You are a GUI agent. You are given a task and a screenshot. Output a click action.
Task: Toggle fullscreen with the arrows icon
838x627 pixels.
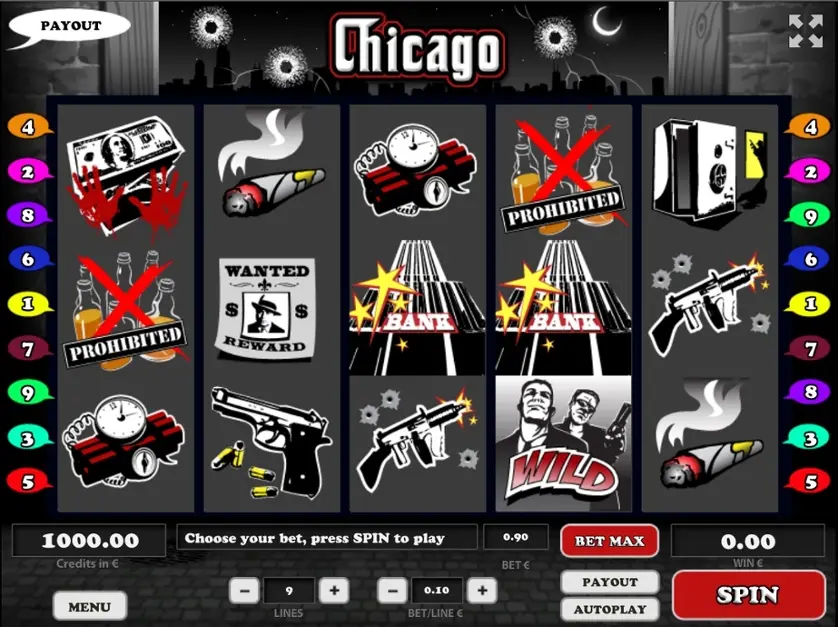[x=805, y=31]
